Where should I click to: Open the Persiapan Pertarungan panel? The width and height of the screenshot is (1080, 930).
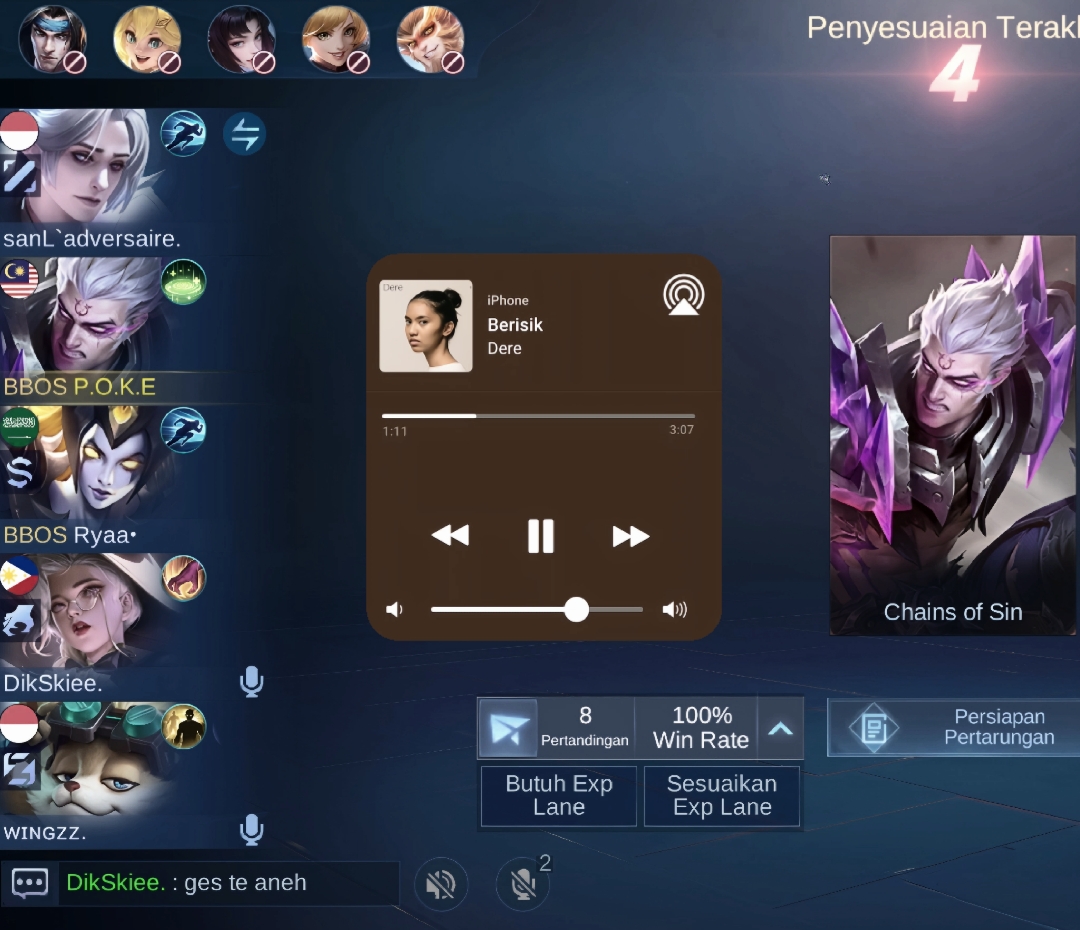pyautogui.click(x=954, y=727)
